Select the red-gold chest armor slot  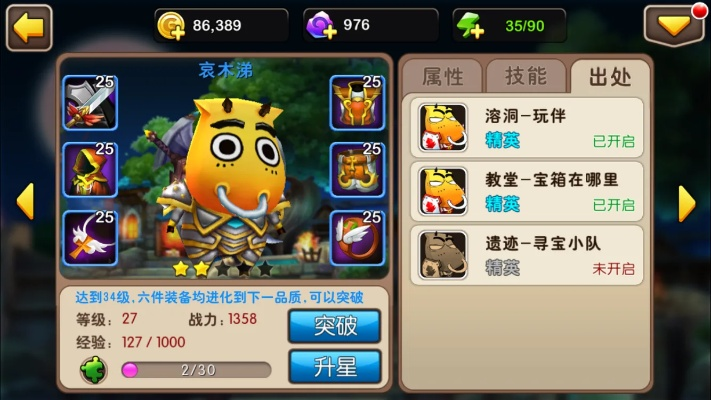pos(357,103)
